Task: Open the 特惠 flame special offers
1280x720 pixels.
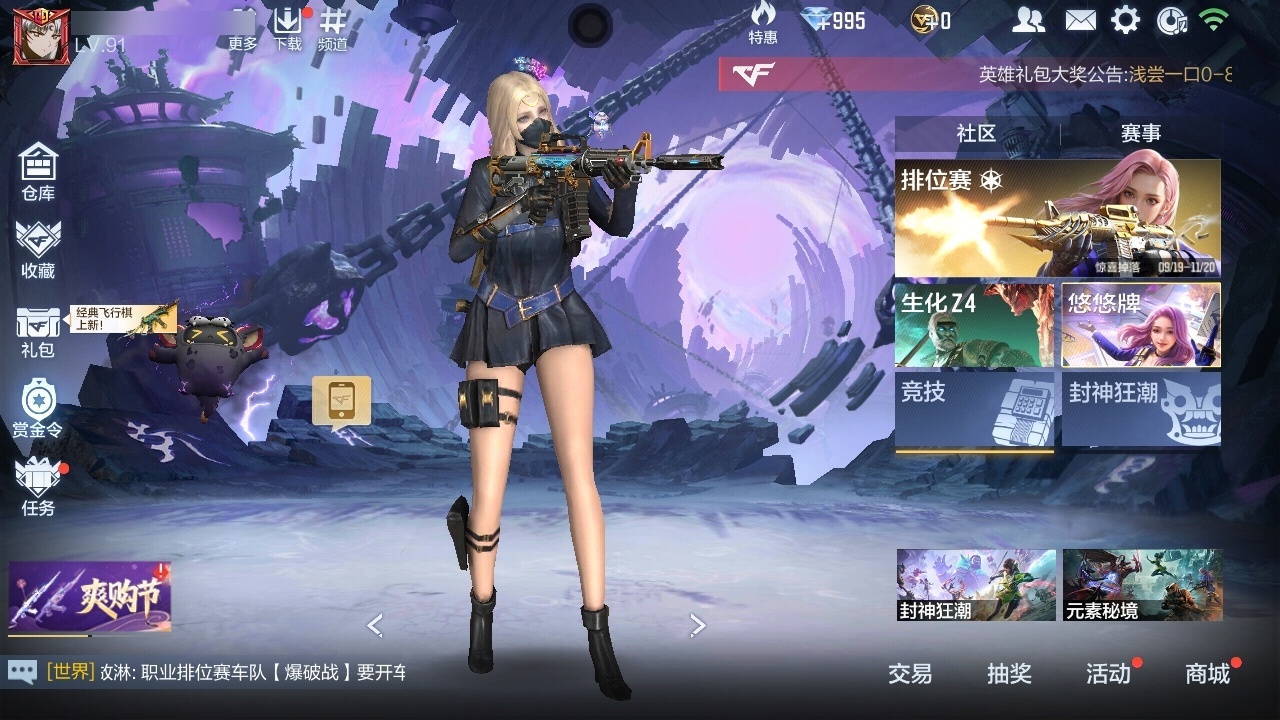Action: (763, 22)
